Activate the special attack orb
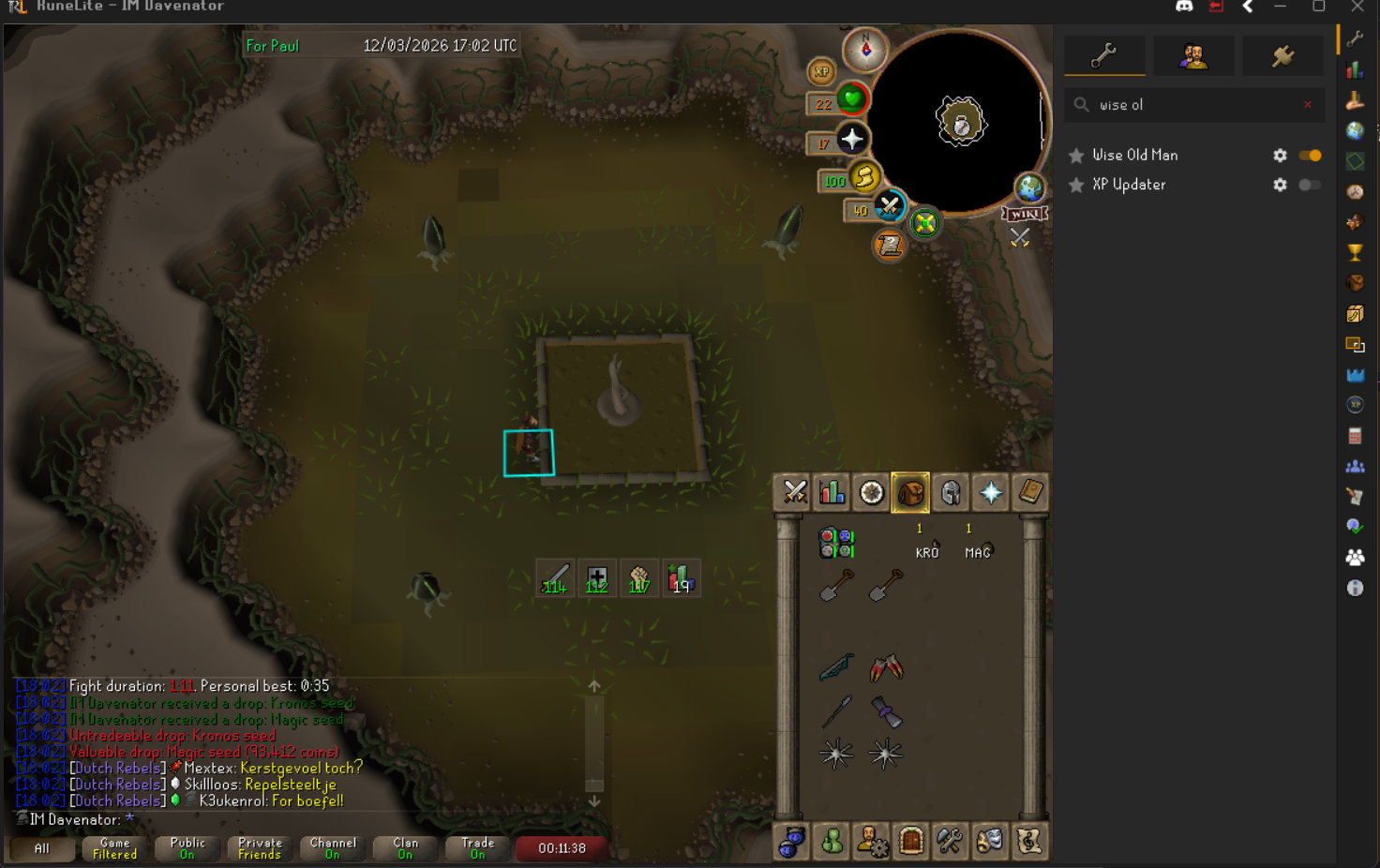 [889, 206]
